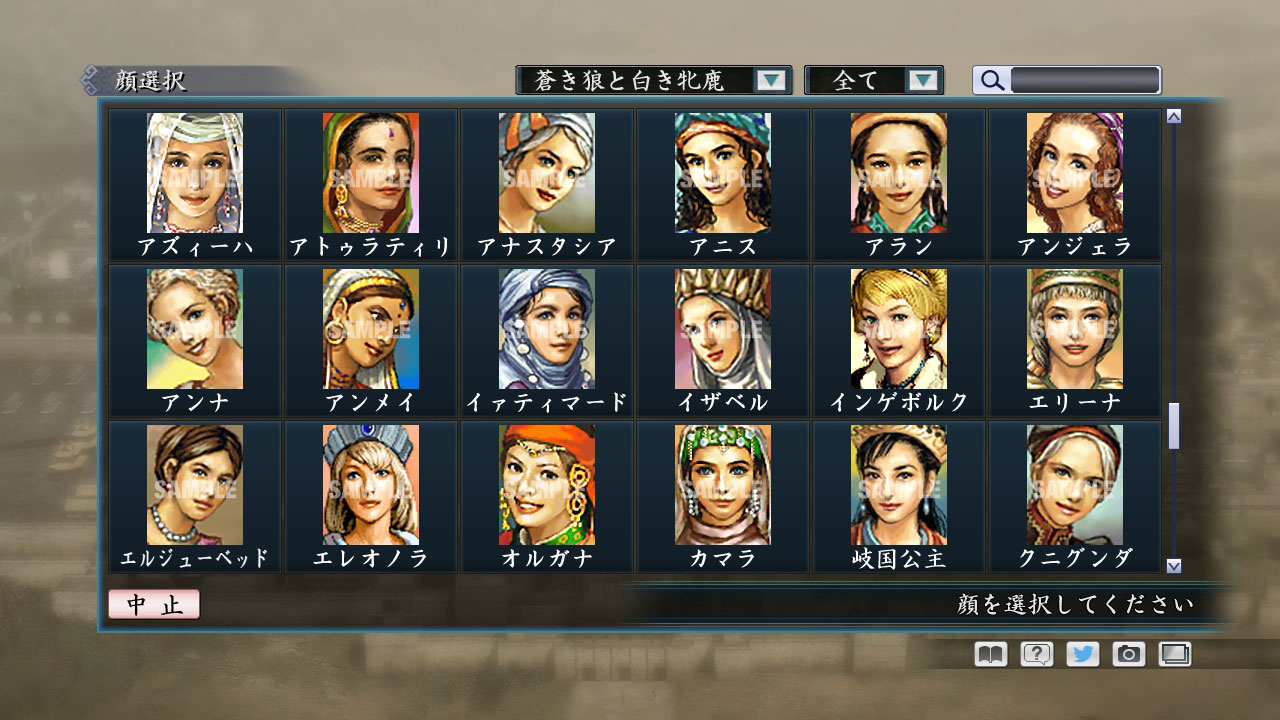Image resolution: width=1280 pixels, height=720 pixels.
Task: Choose the 岐国公主 portrait
Action: (899, 484)
